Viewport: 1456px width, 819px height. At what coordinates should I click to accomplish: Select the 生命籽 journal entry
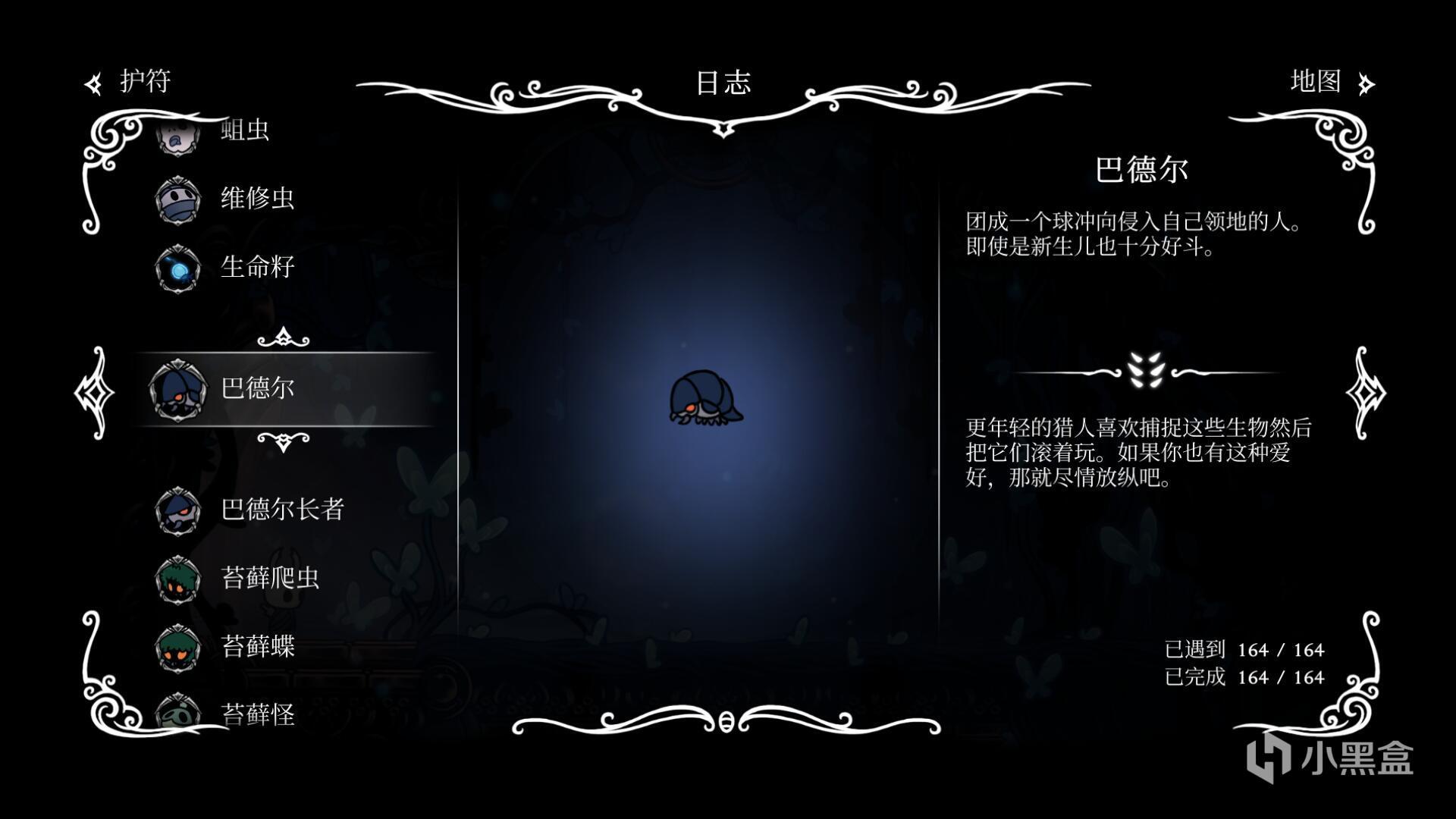click(256, 267)
